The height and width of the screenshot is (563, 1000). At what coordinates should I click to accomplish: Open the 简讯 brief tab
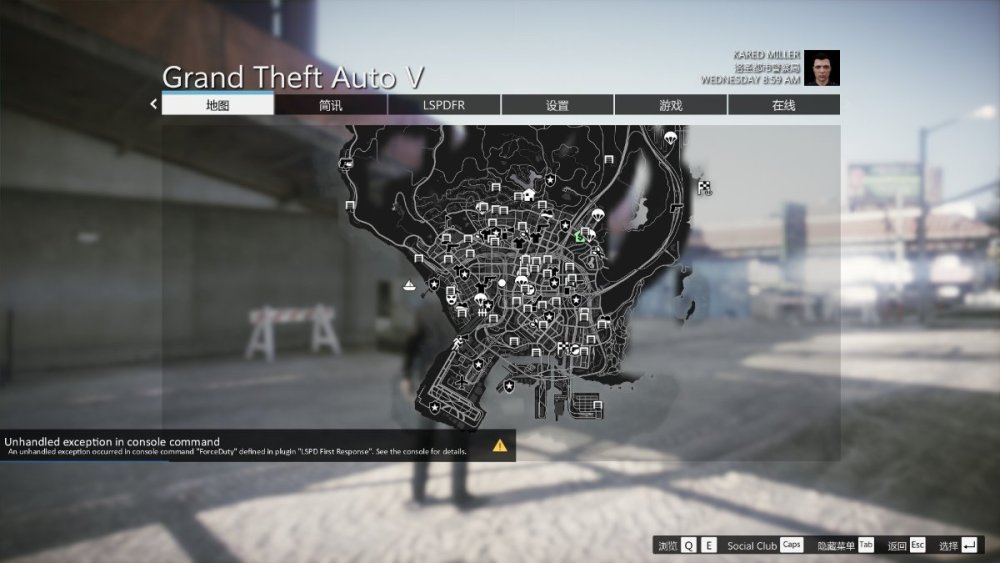tap(331, 105)
